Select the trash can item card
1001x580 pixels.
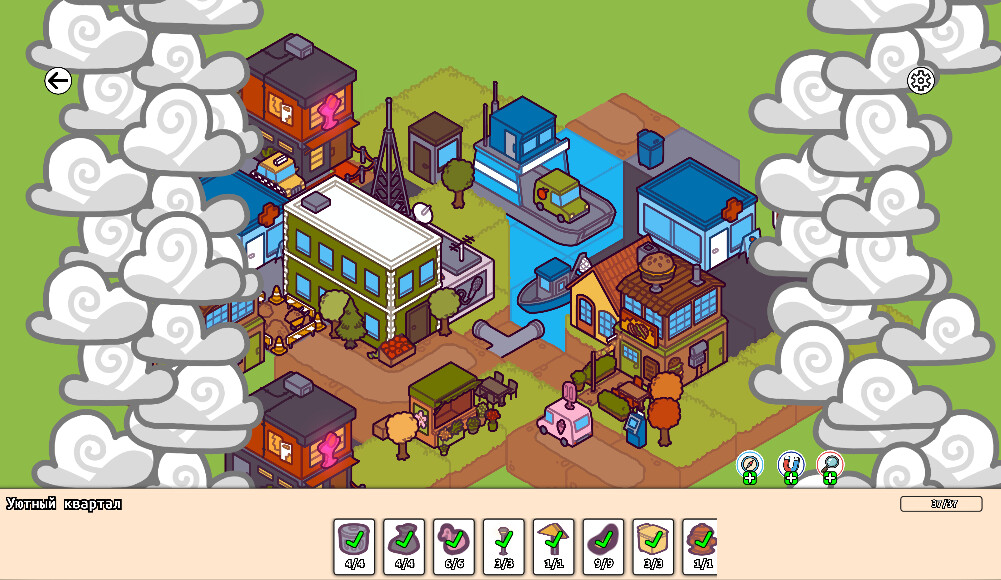[x=354, y=546]
